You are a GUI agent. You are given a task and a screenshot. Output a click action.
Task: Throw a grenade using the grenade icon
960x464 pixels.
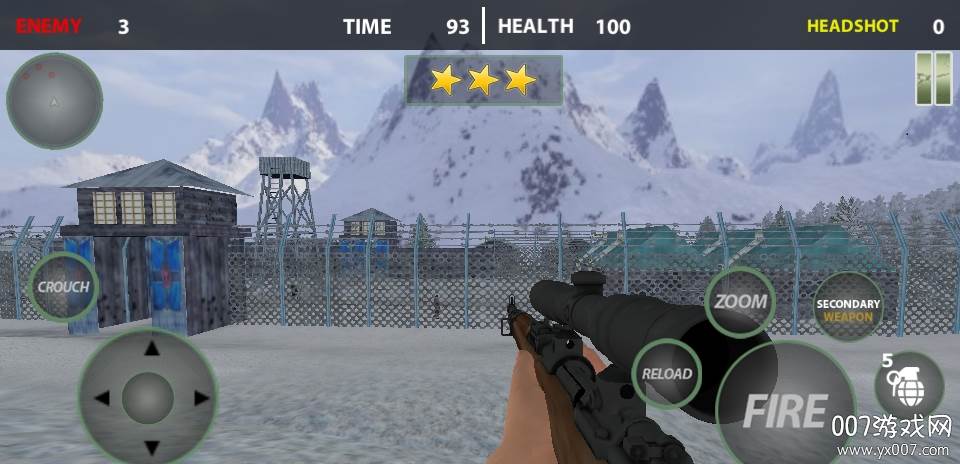(907, 386)
